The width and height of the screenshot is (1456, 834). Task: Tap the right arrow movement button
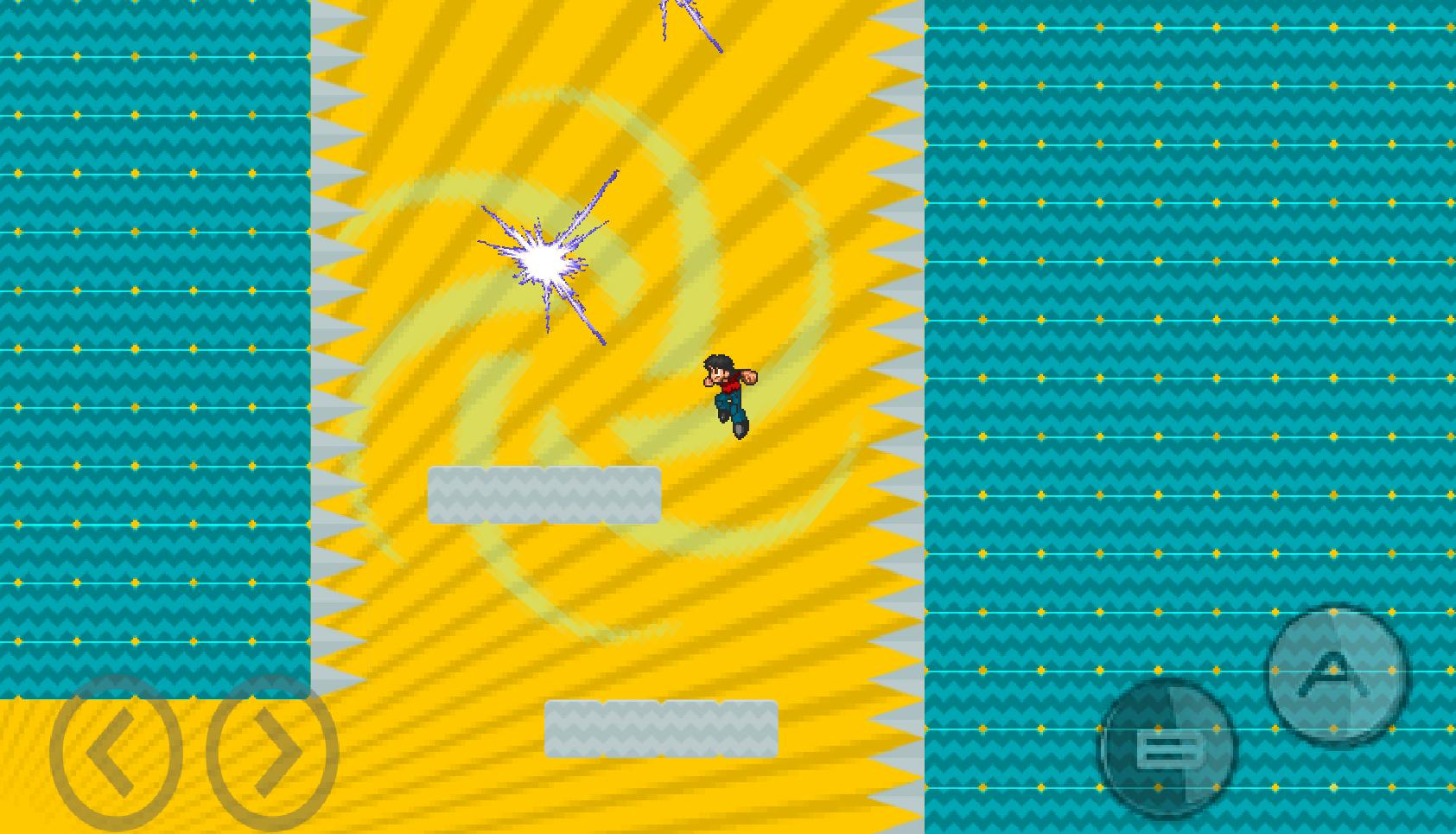point(272,753)
